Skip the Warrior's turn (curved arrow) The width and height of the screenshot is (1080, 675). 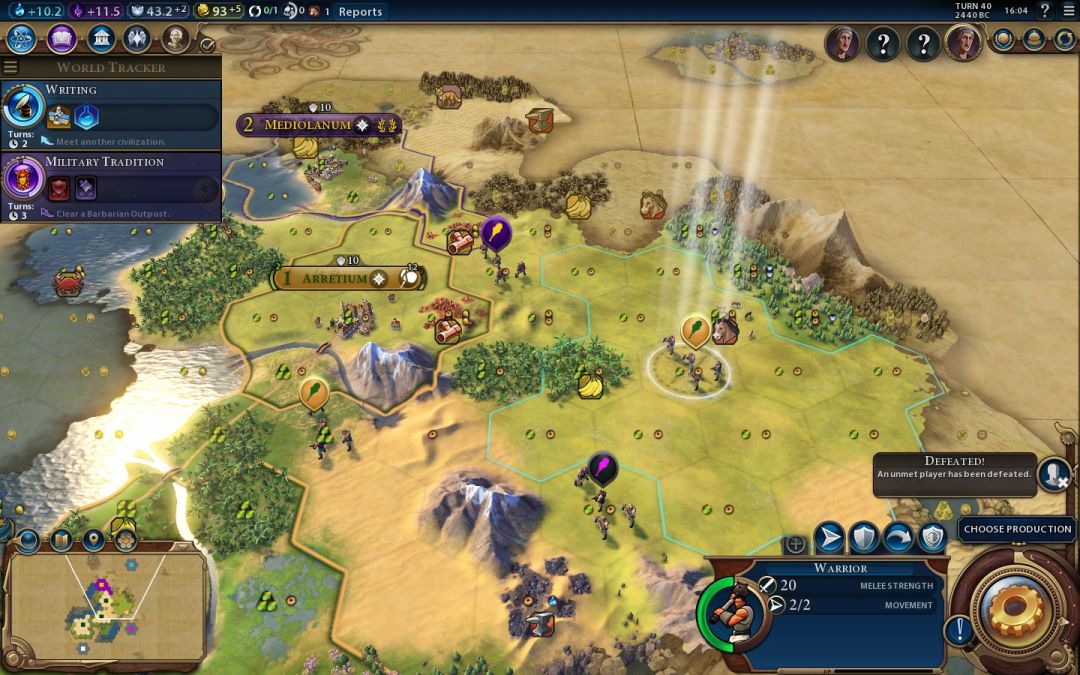pyautogui.click(x=898, y=538)
